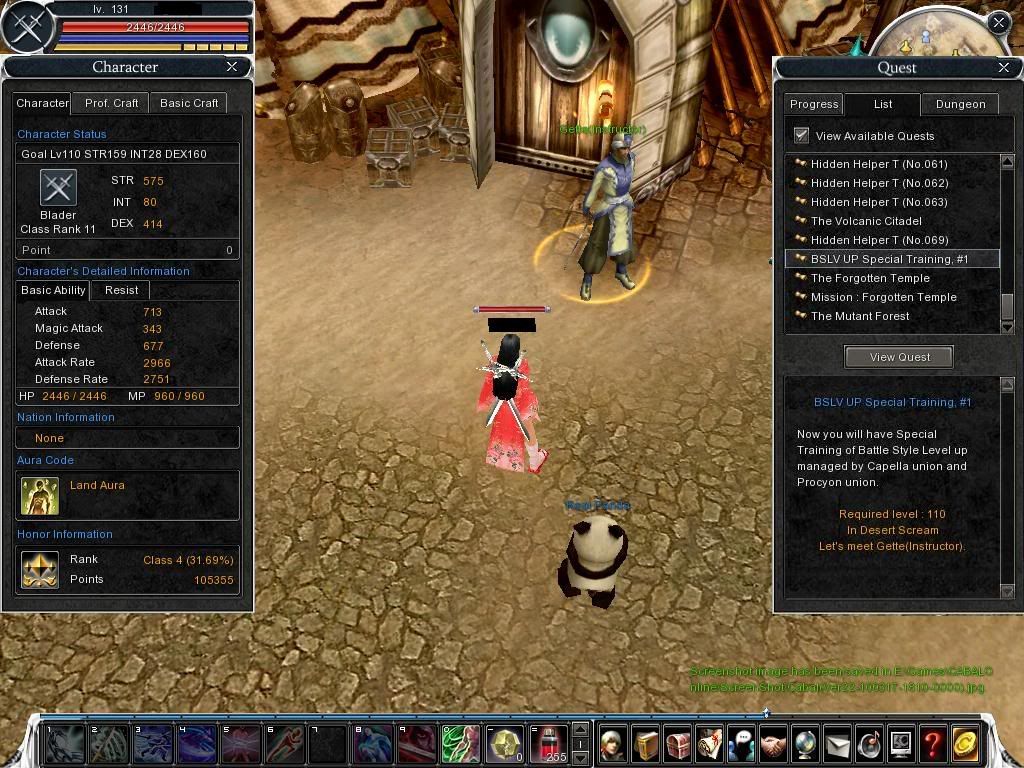Screen dimensions: 1024x768
Task: Open the Basic Craft tab
Action: coord(189,103)
